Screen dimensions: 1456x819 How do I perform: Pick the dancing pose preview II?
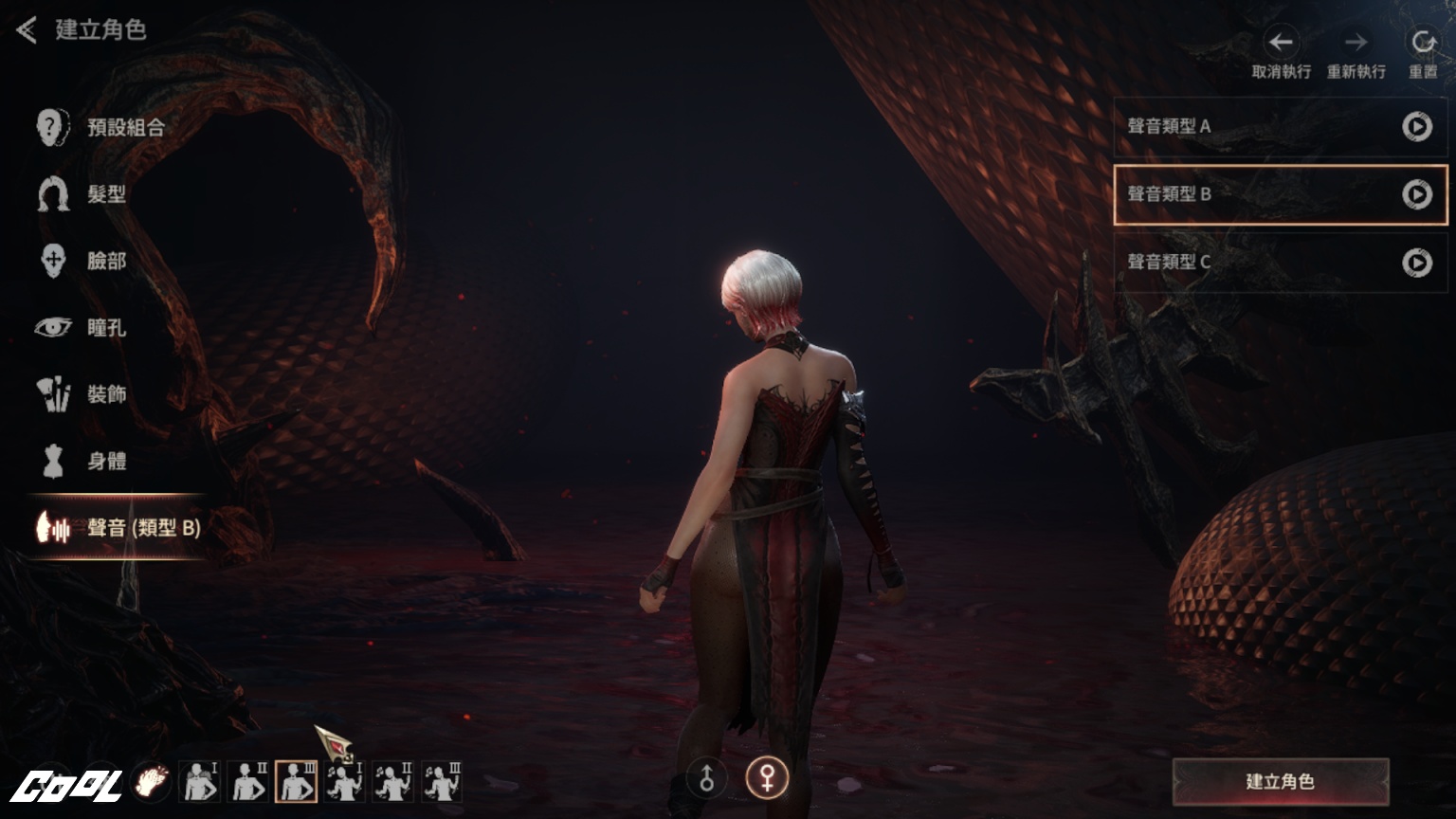[393, 783]
